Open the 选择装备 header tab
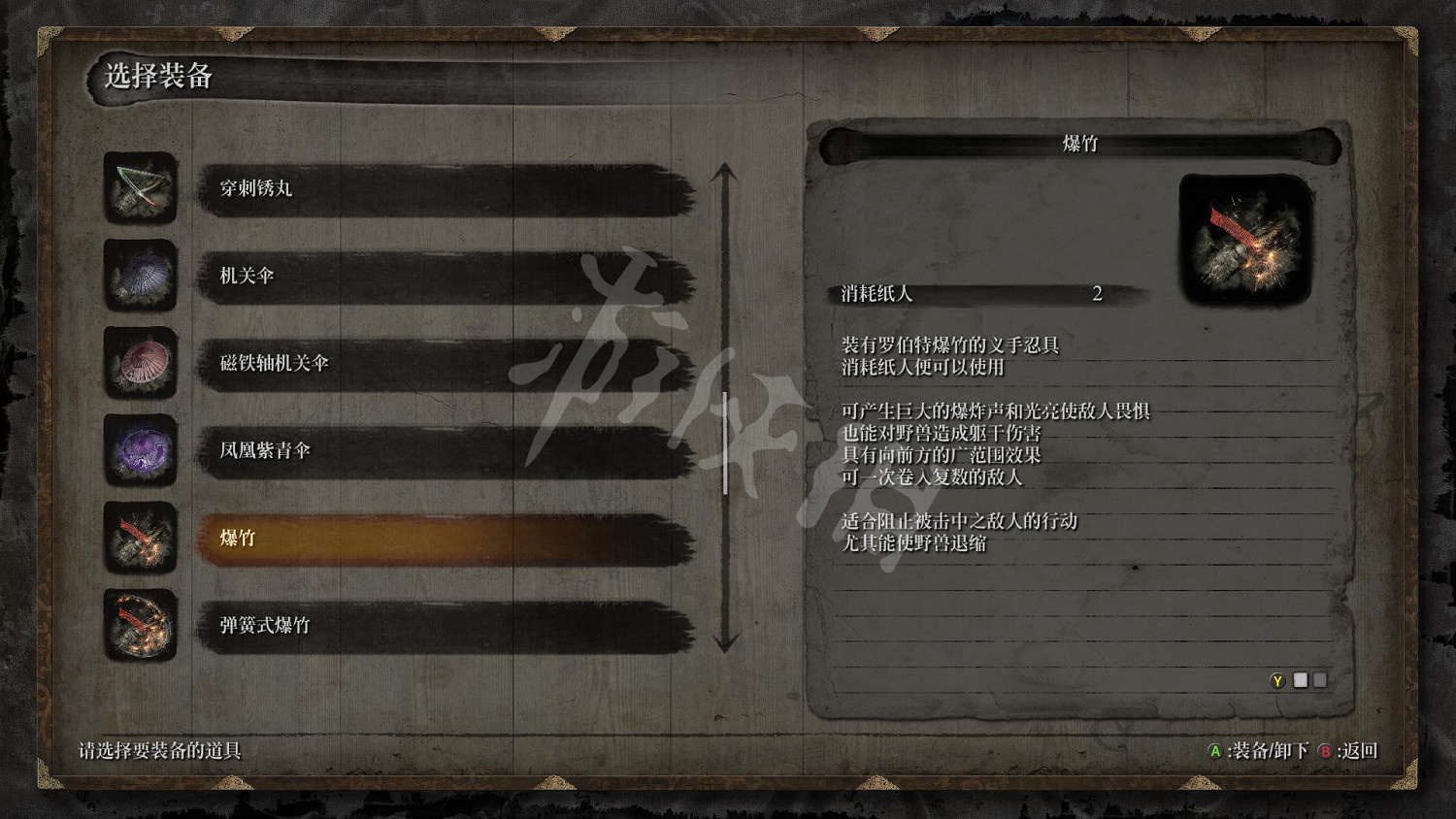 pos(158,76)
